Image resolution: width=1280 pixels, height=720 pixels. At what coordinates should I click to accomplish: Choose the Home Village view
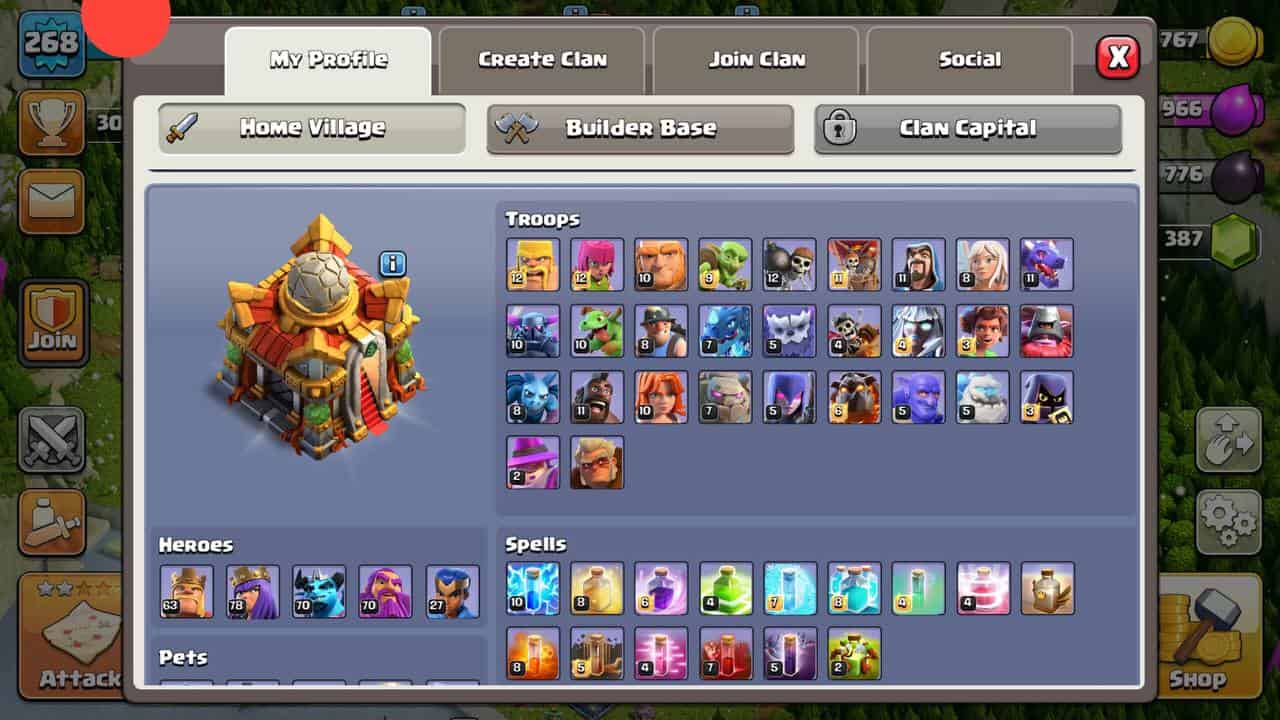(x=311, y=129)
